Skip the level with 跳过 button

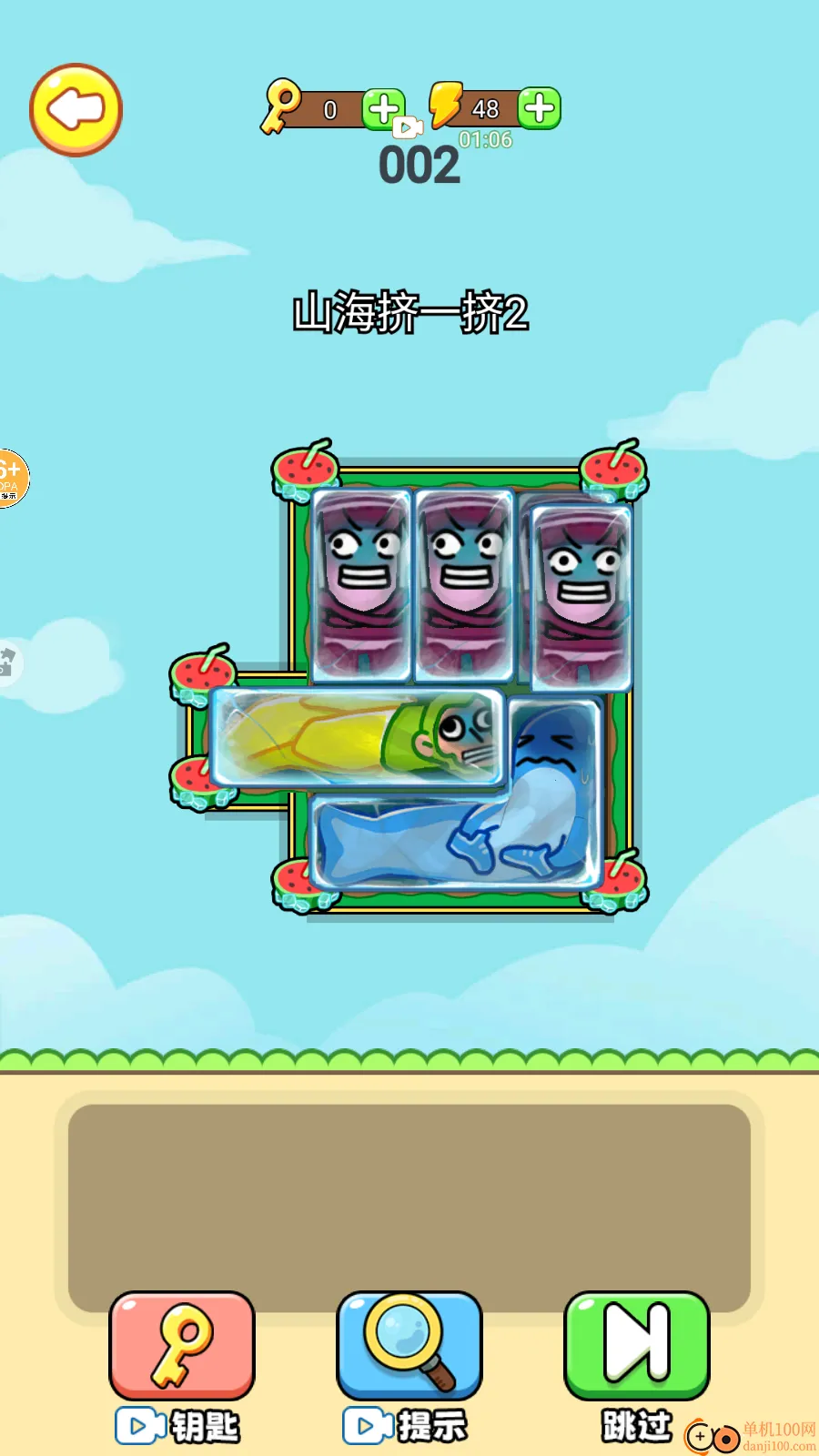(637, 1346)
